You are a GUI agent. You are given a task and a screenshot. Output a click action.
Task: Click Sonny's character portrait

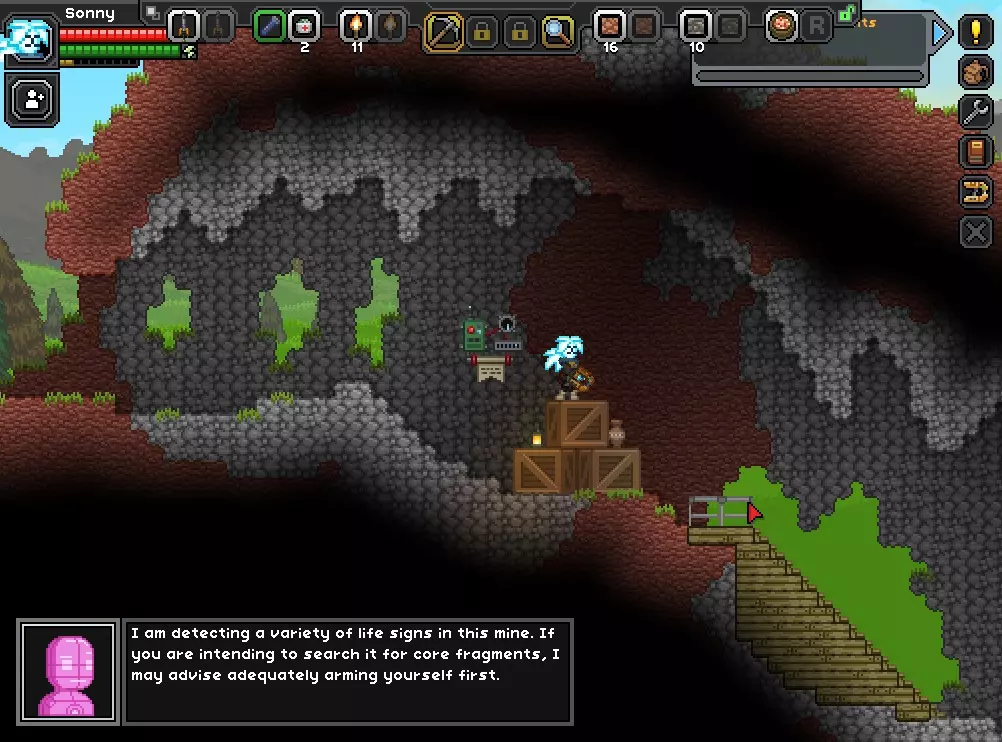28,38
